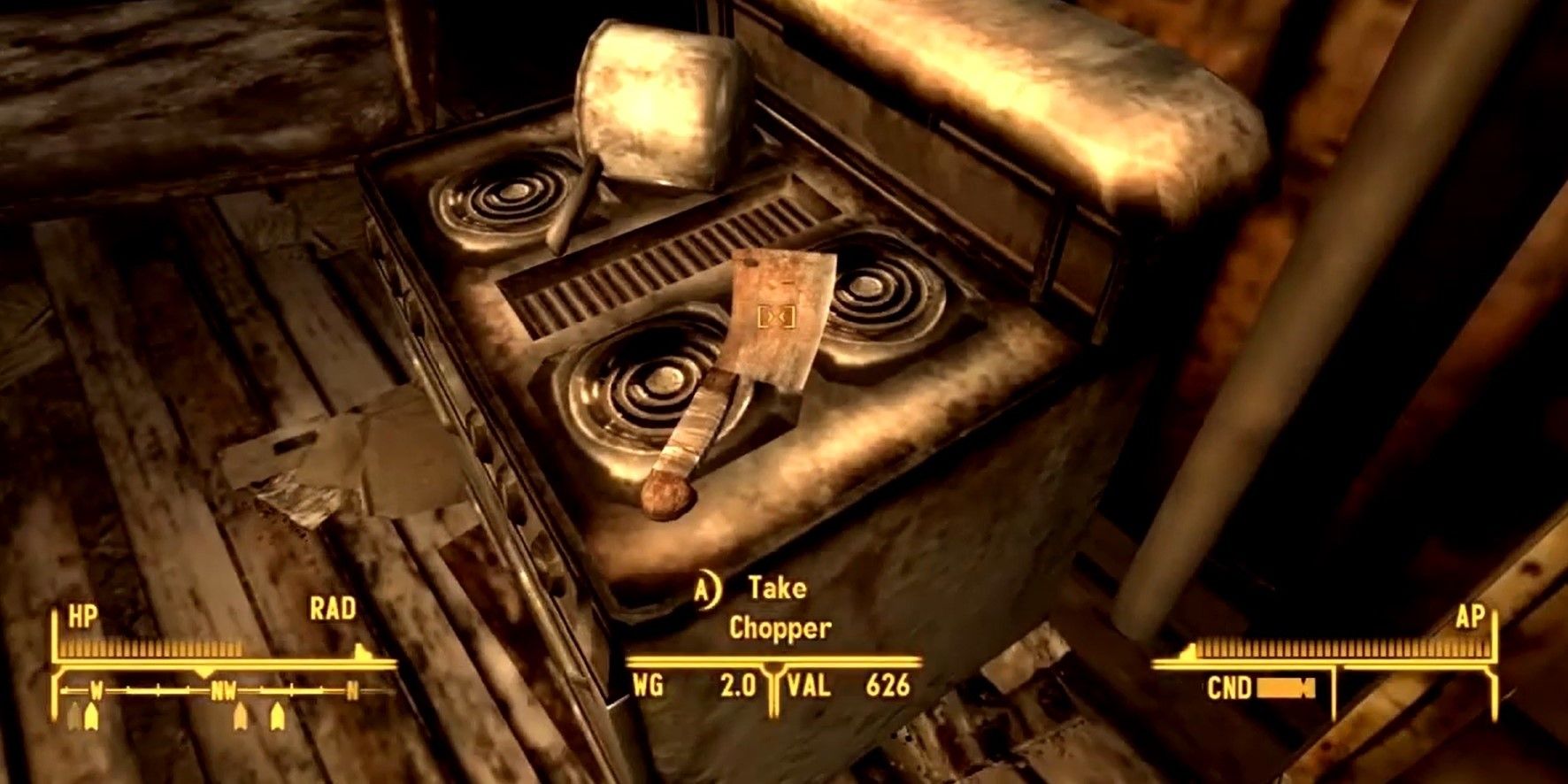Select the NW marker on the compass
1568x784 pixels.
pos(224,690)
